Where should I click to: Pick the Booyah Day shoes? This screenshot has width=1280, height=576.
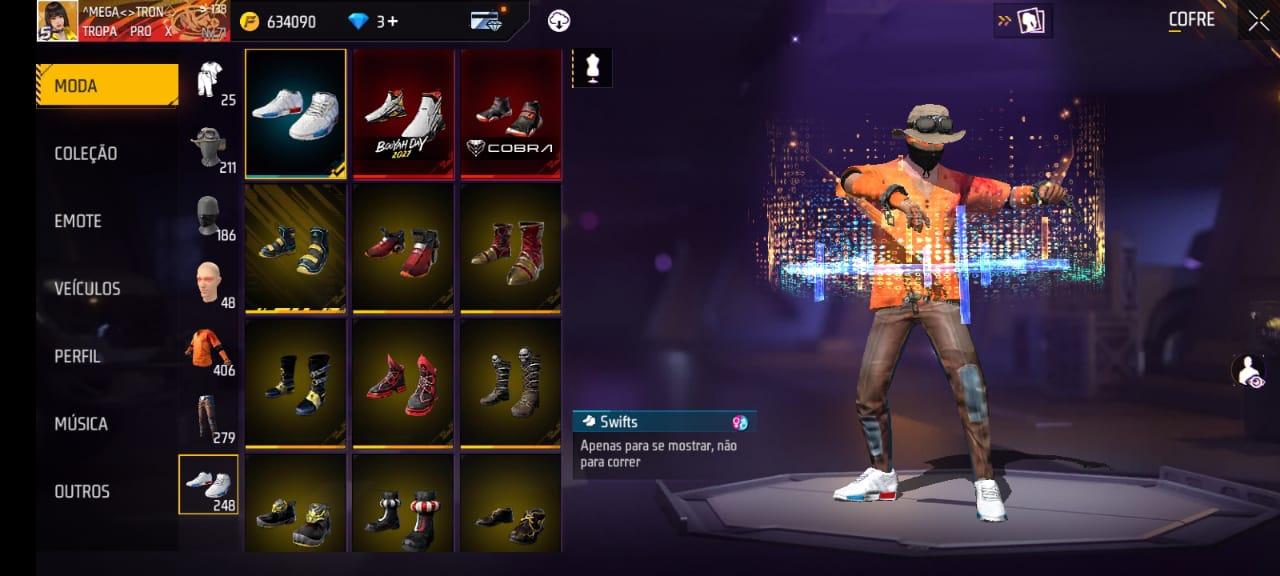pos(403,113)
